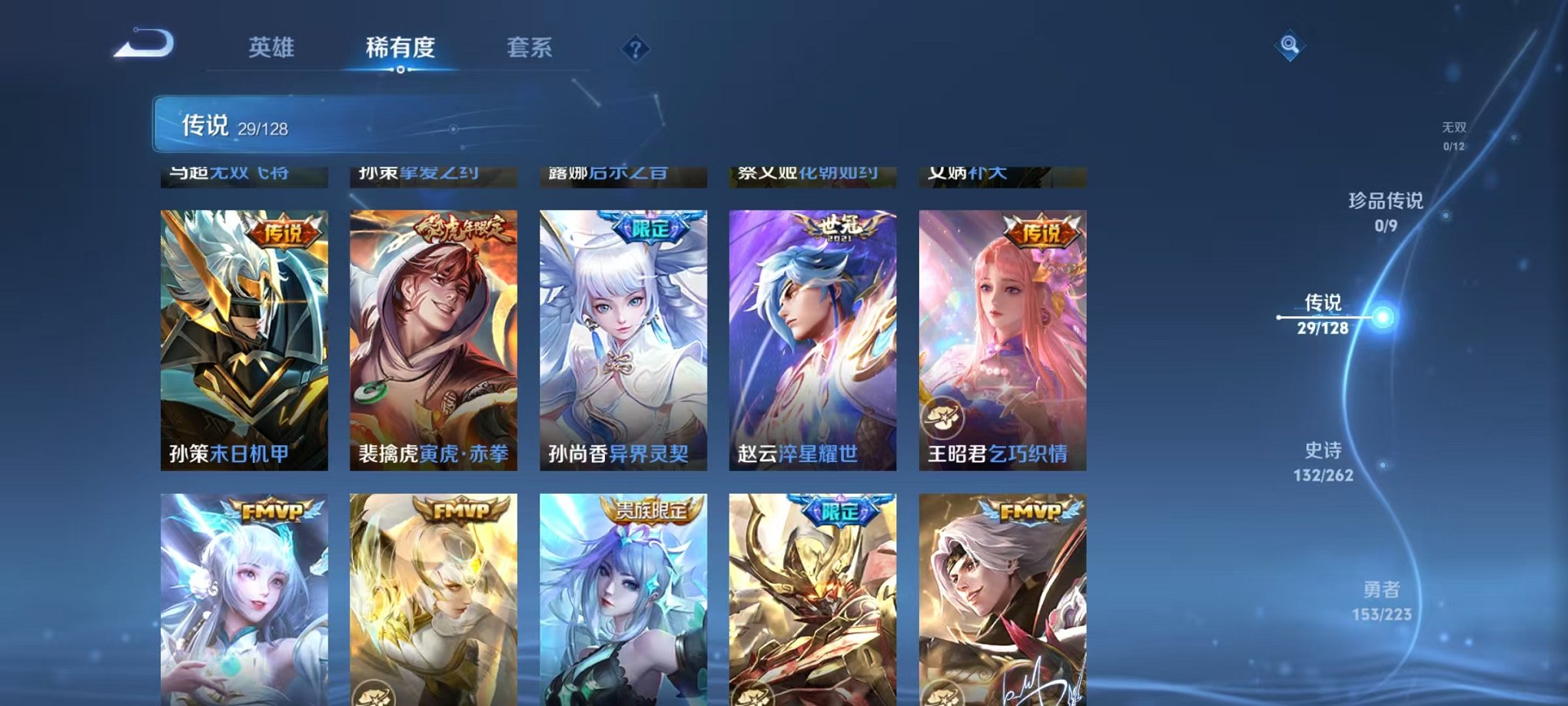Open the search icon in top right
Image resolution: width=1568 pixels, height=706 pixels.
click(1291, 46)
